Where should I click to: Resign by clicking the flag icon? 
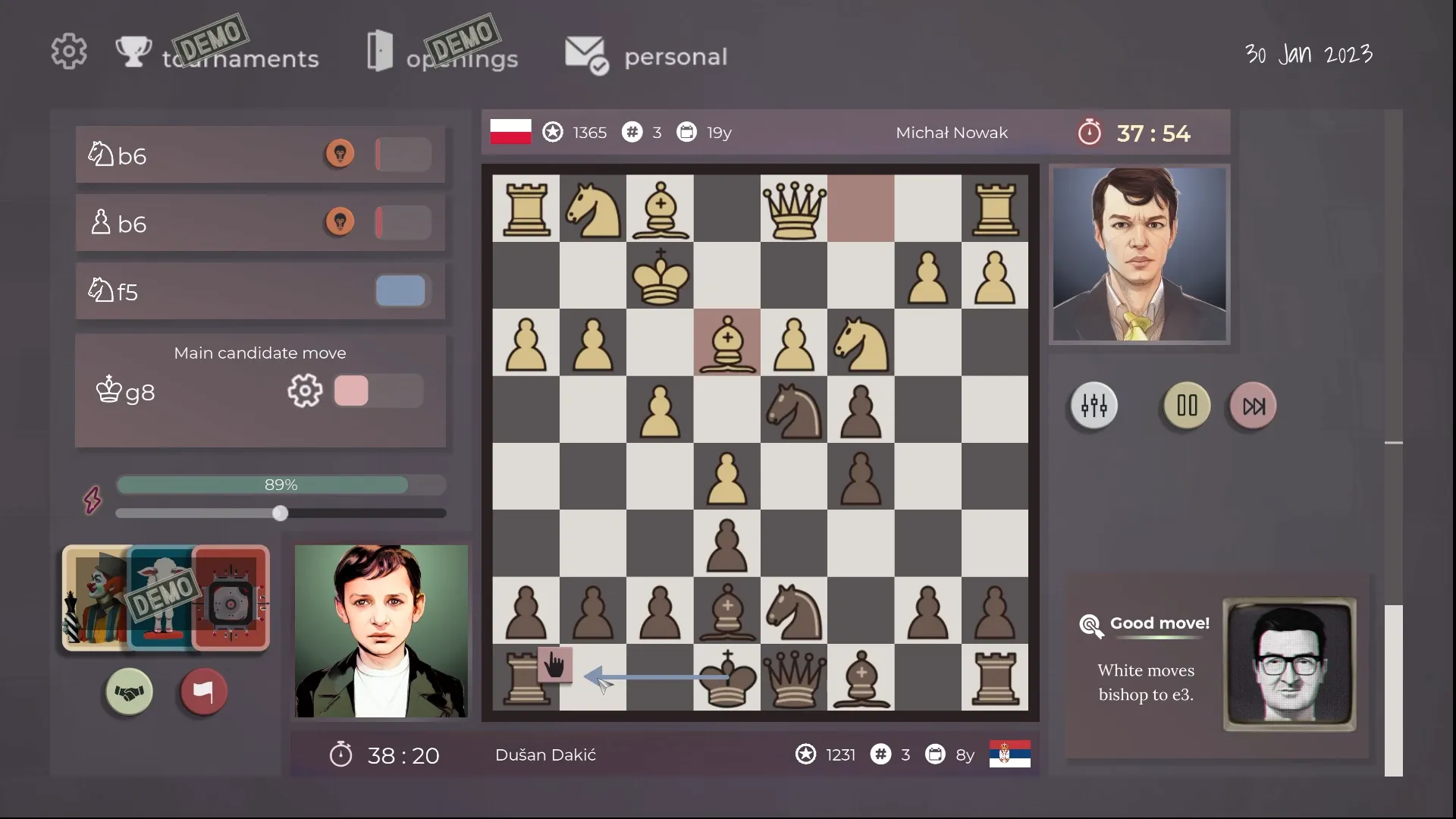click(x=202, y=691)
